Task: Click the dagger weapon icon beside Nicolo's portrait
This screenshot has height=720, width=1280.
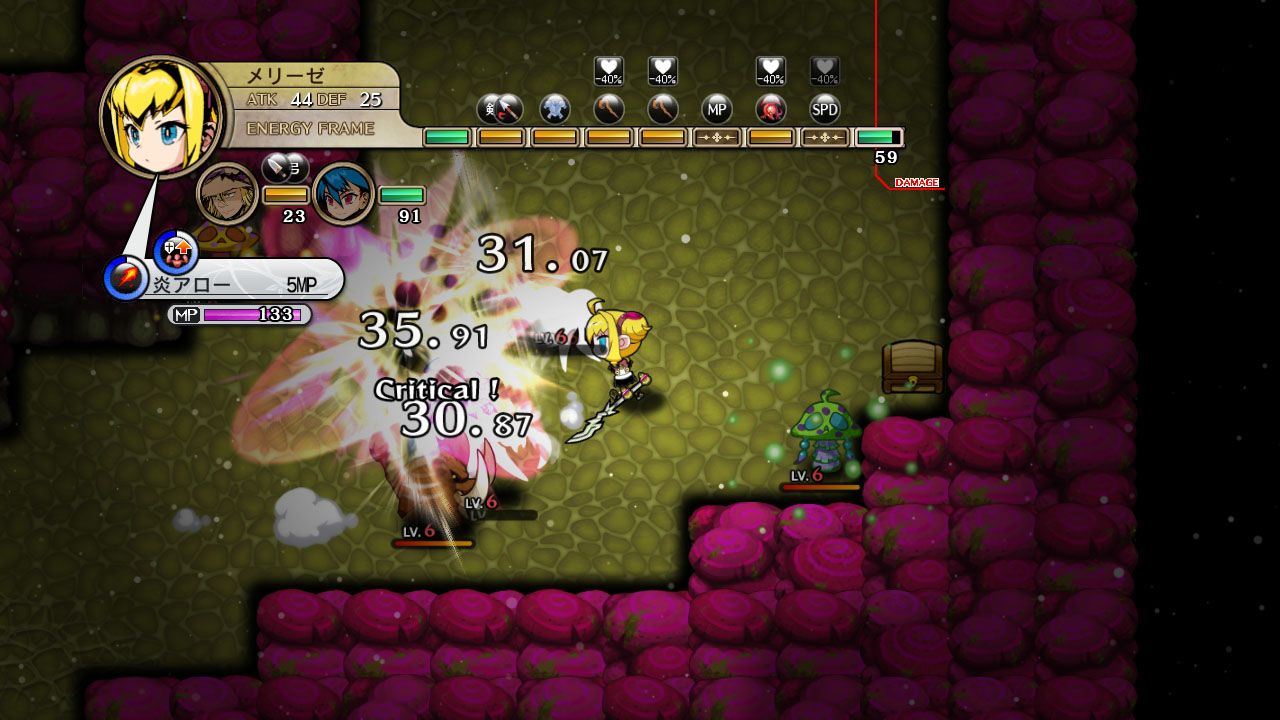Action: point(277,172)
